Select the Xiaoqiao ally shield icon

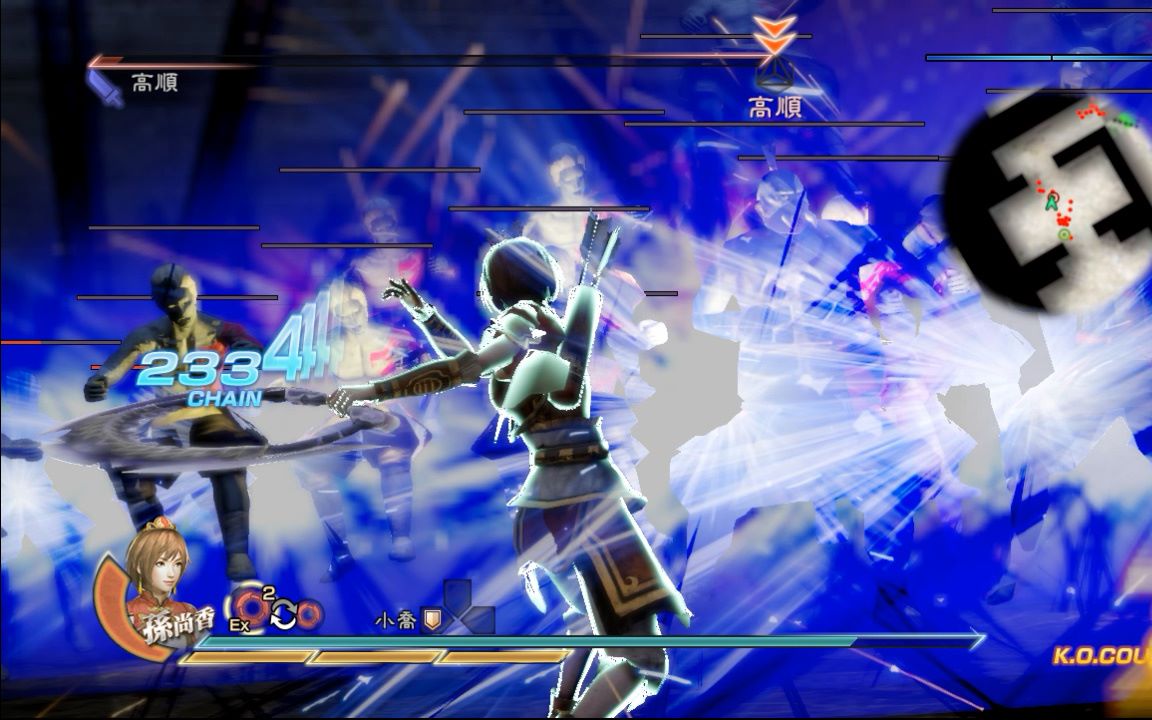[432, 621]
